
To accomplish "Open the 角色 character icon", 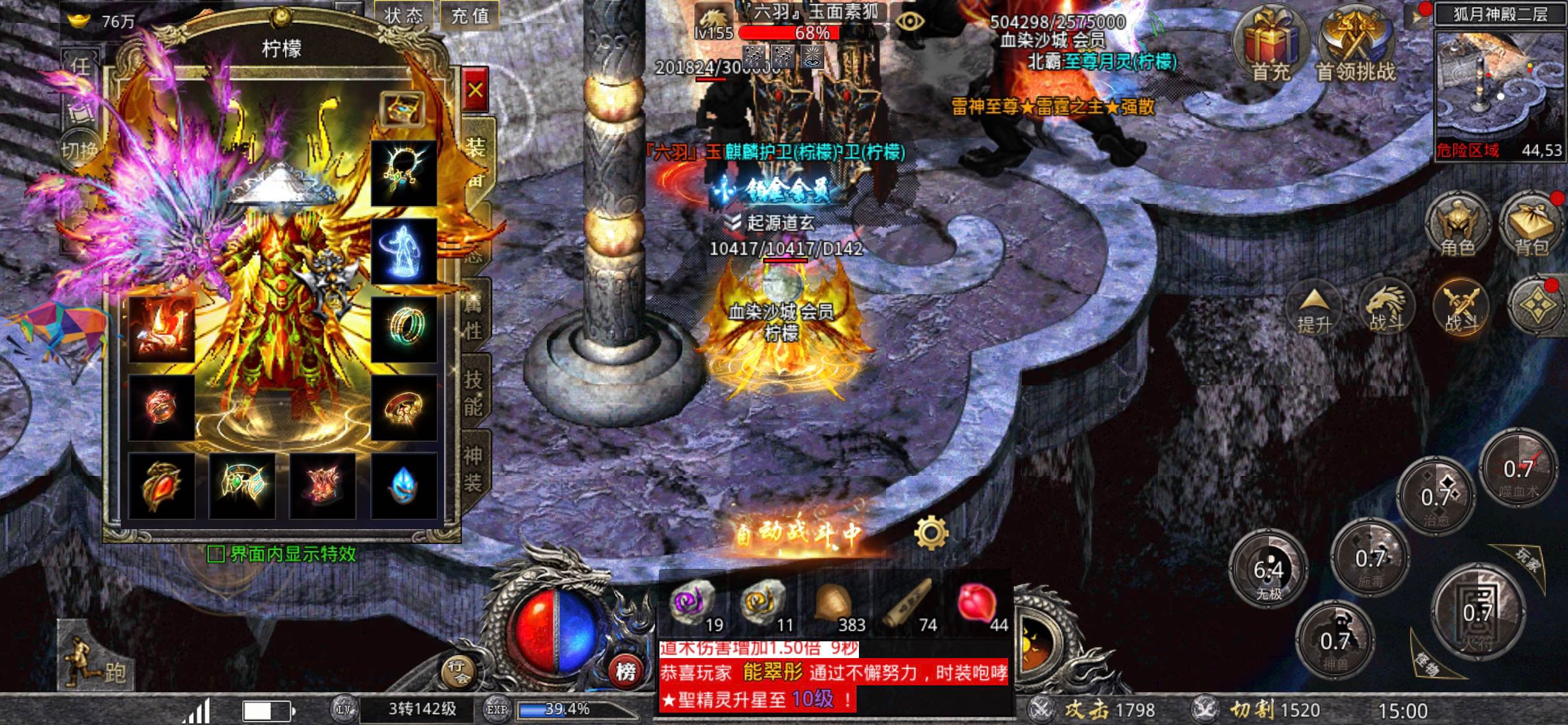I will pyautogui.click(x=1459, y=223).
